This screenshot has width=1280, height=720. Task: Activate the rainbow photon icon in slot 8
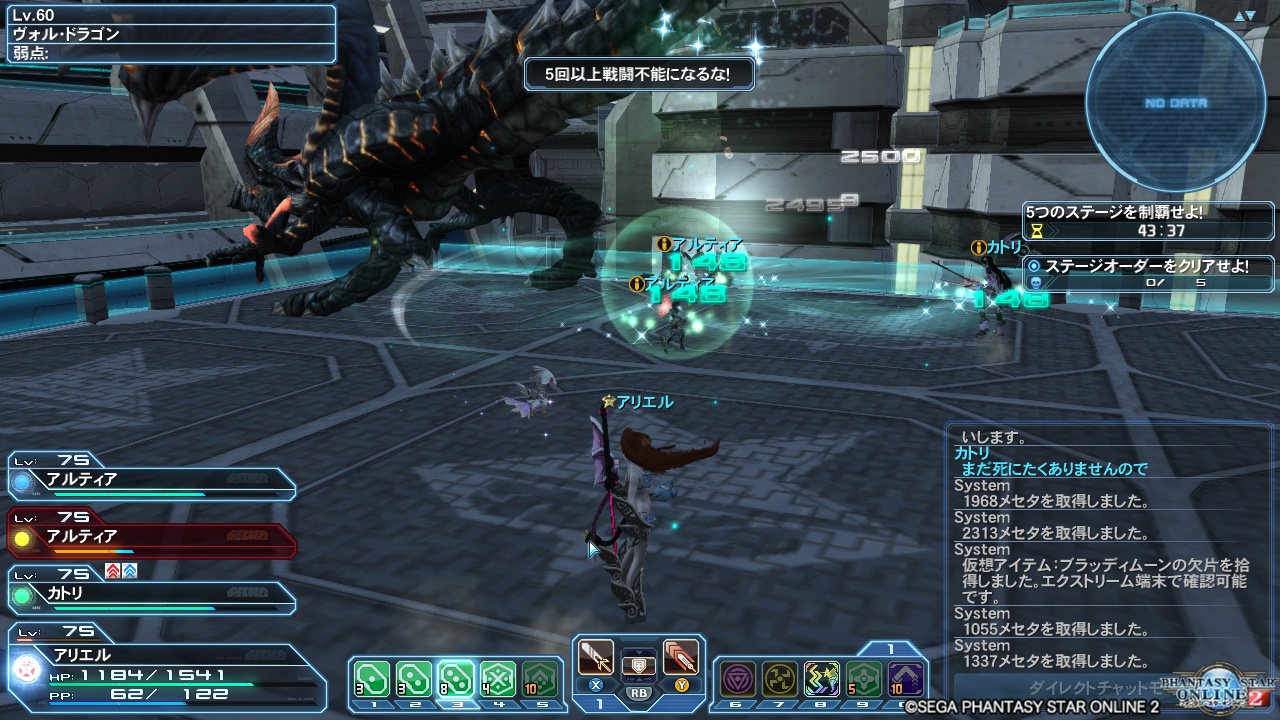pos(820,678)
